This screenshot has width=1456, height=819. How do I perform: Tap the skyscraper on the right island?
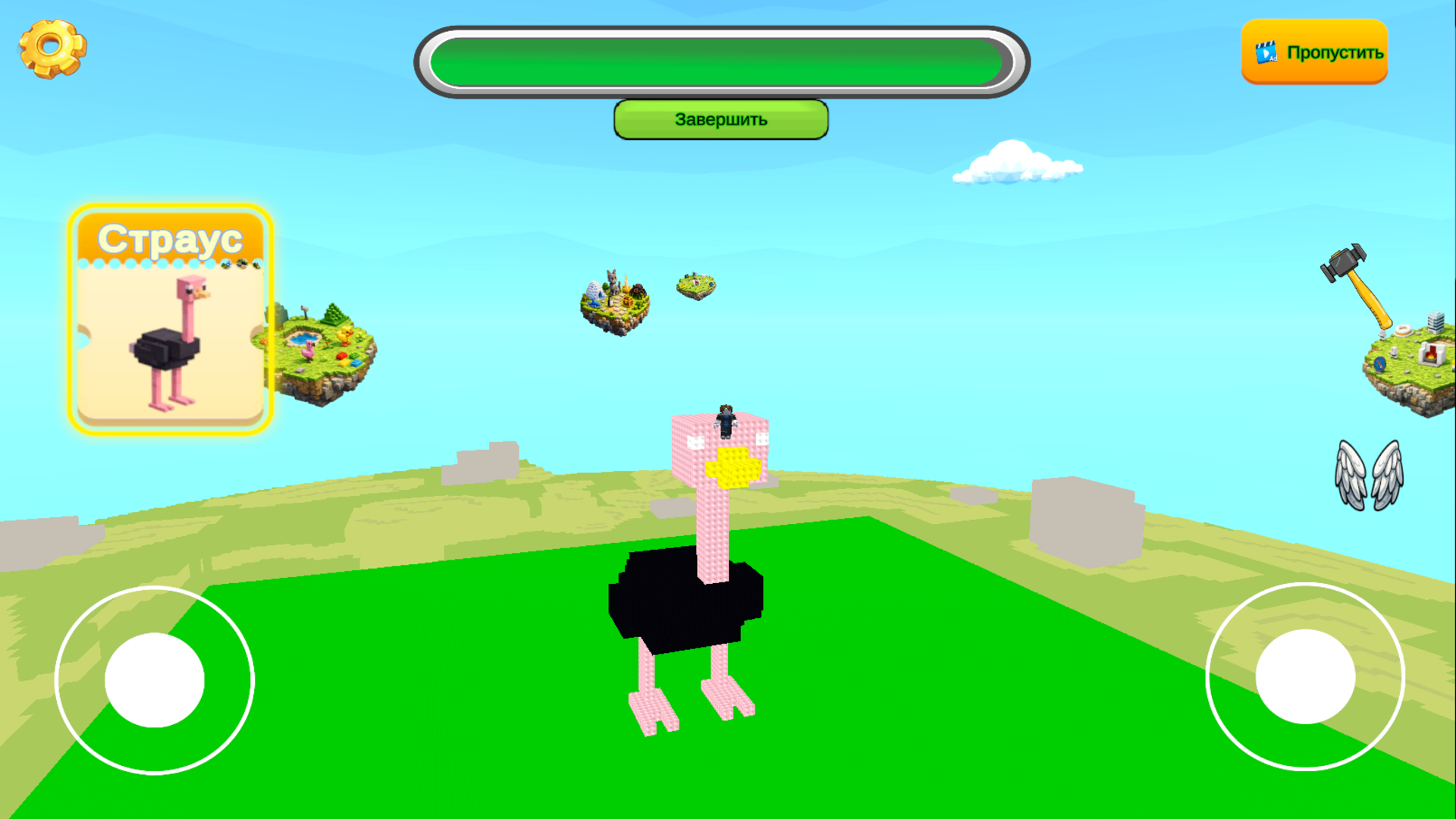tap(1436, 322)
